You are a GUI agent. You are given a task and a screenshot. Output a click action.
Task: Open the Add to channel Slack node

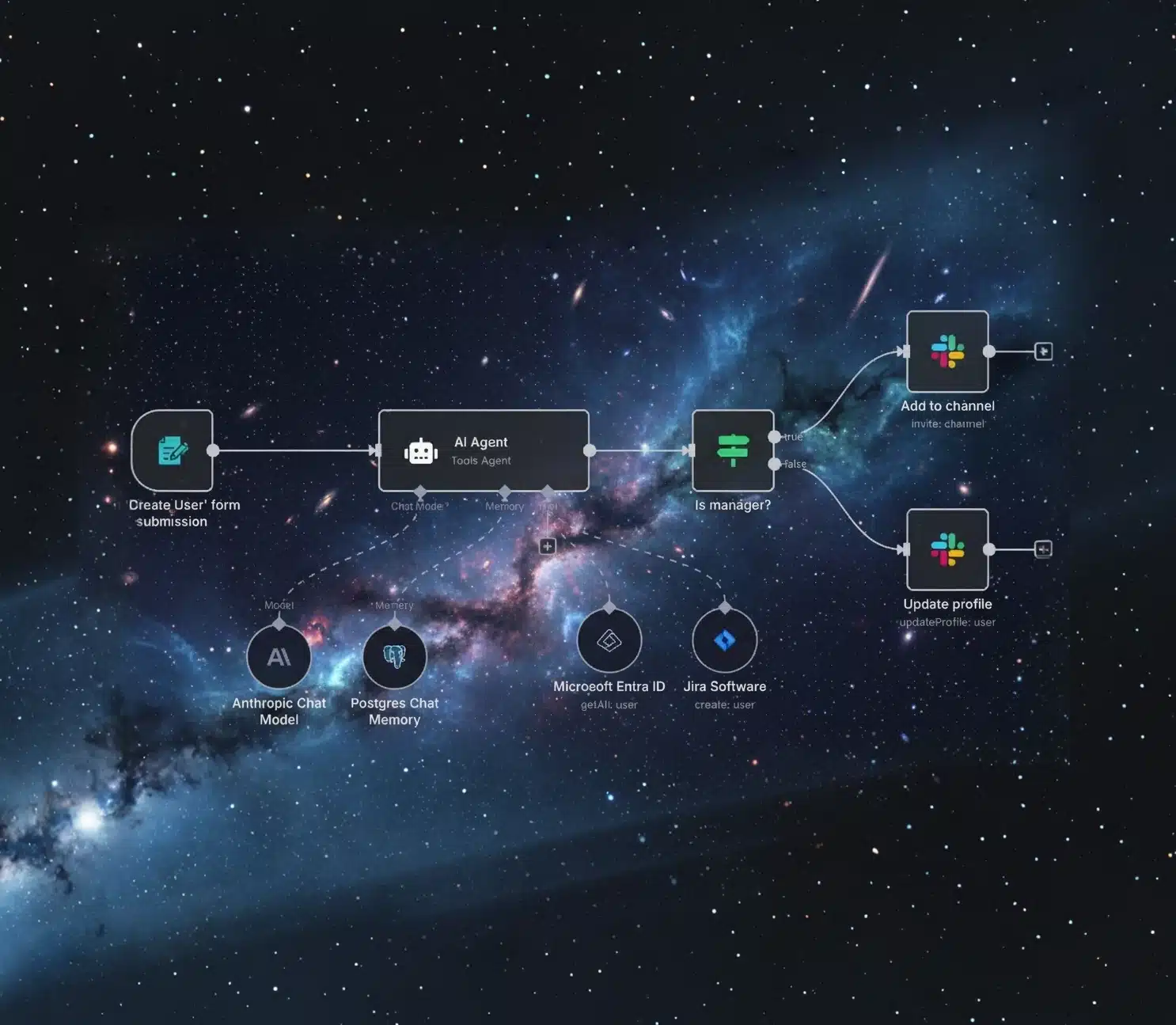coord(947,351)
